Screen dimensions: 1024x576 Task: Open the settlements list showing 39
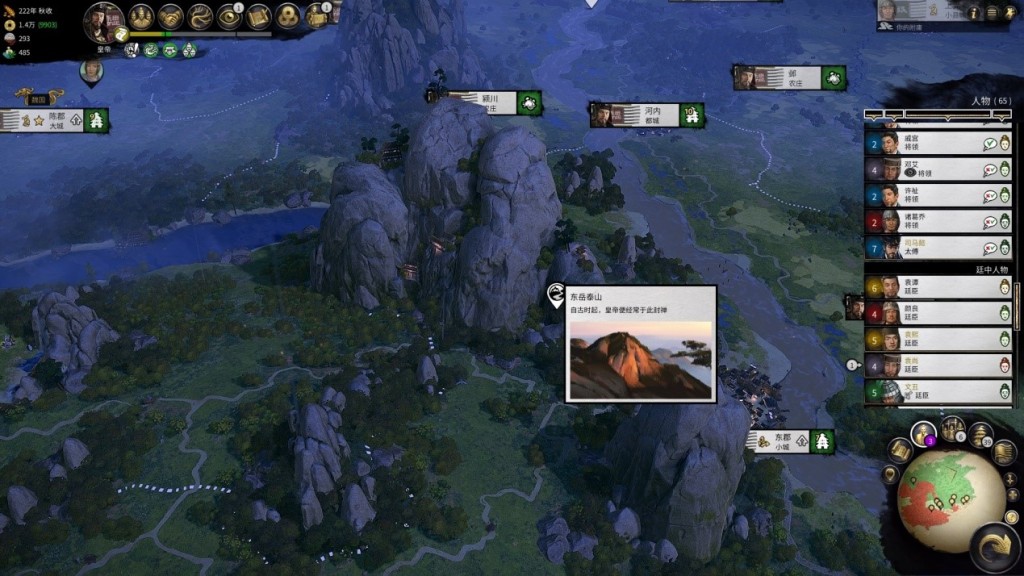click(x=980, y=436)
